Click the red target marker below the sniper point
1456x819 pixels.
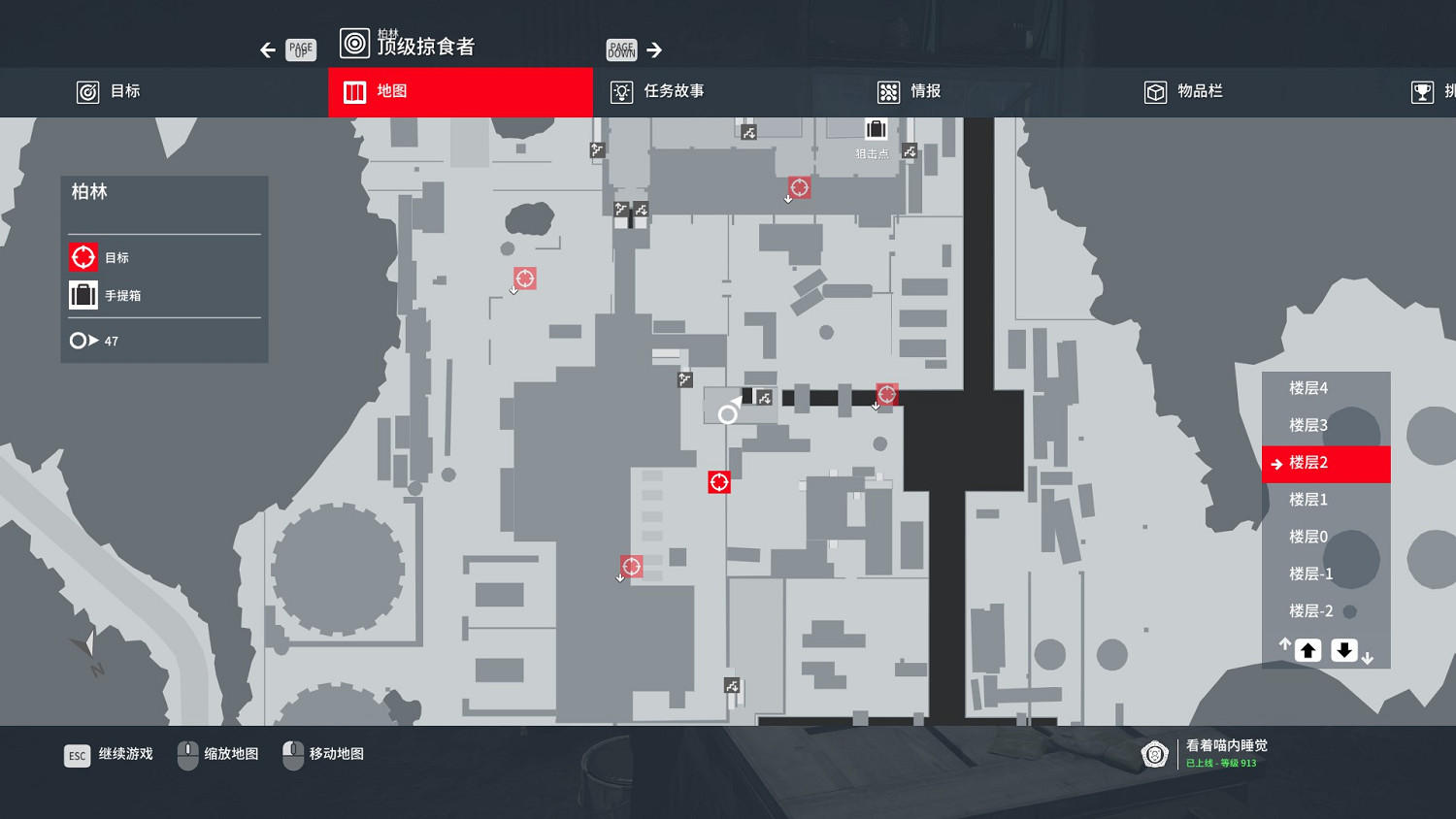(x=798, y=187)
